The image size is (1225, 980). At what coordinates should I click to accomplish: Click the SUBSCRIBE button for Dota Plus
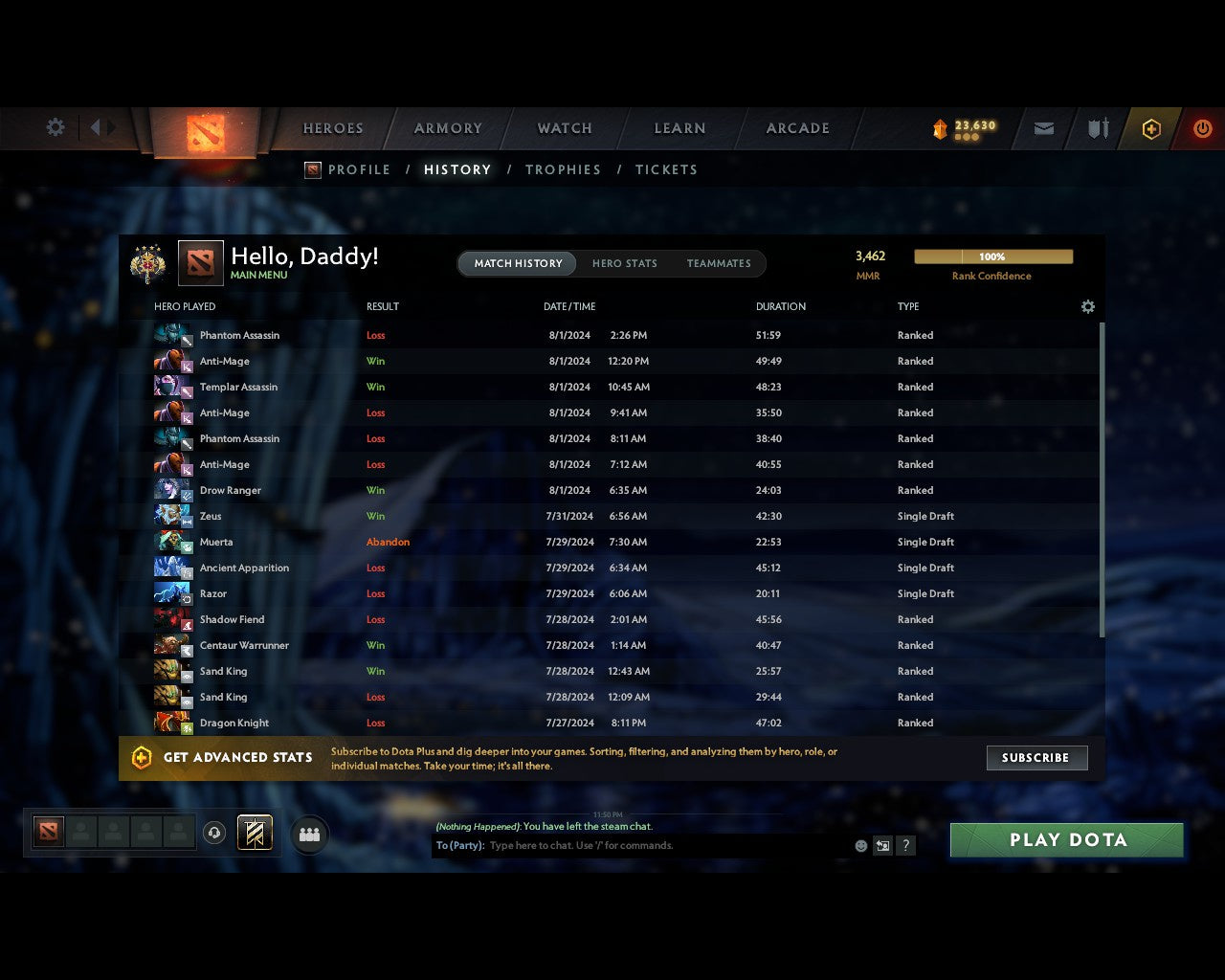[1036, 757]
